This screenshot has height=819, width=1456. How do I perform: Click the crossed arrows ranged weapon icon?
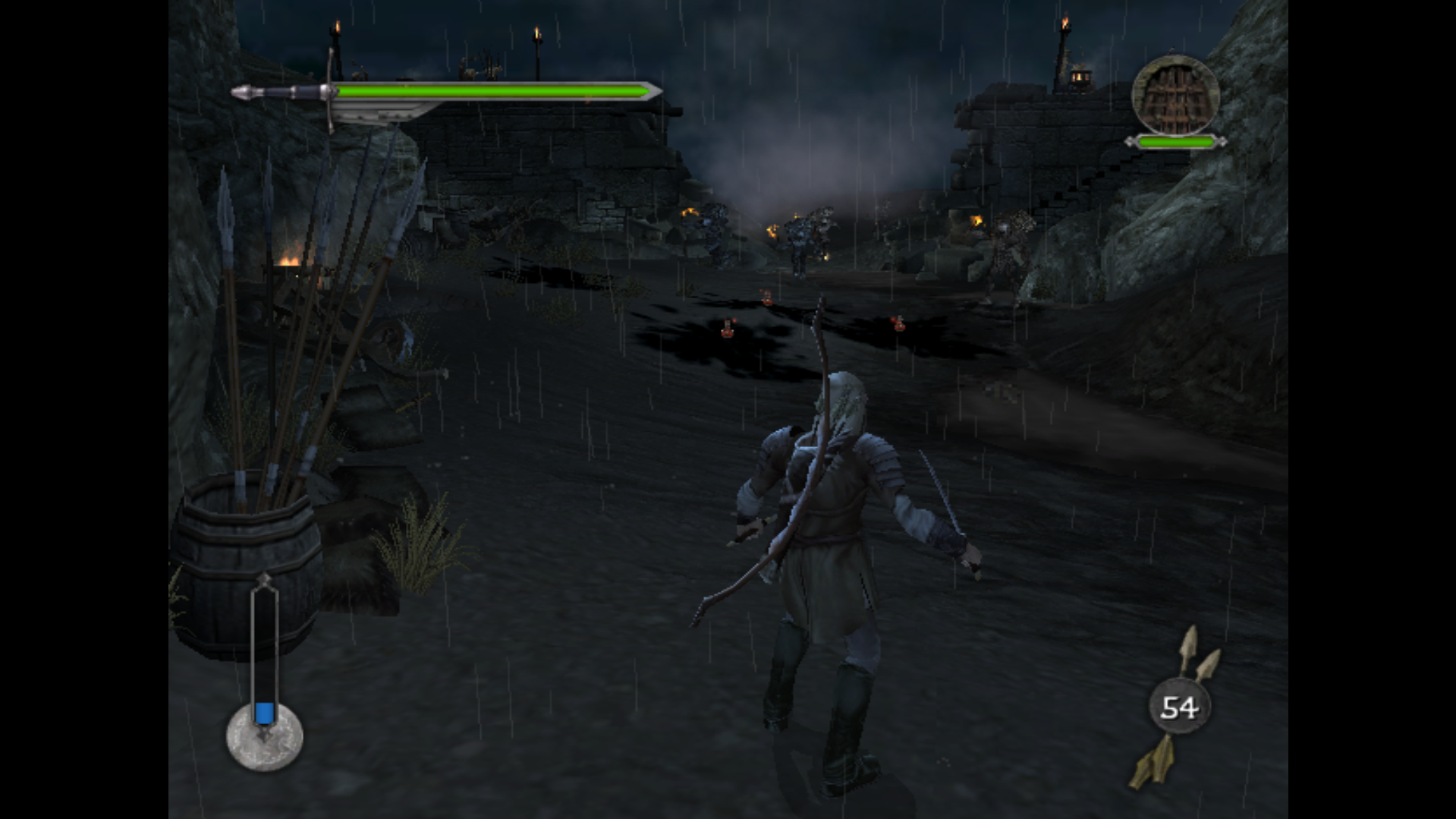pyautogui.click(x=1178, y=707)
